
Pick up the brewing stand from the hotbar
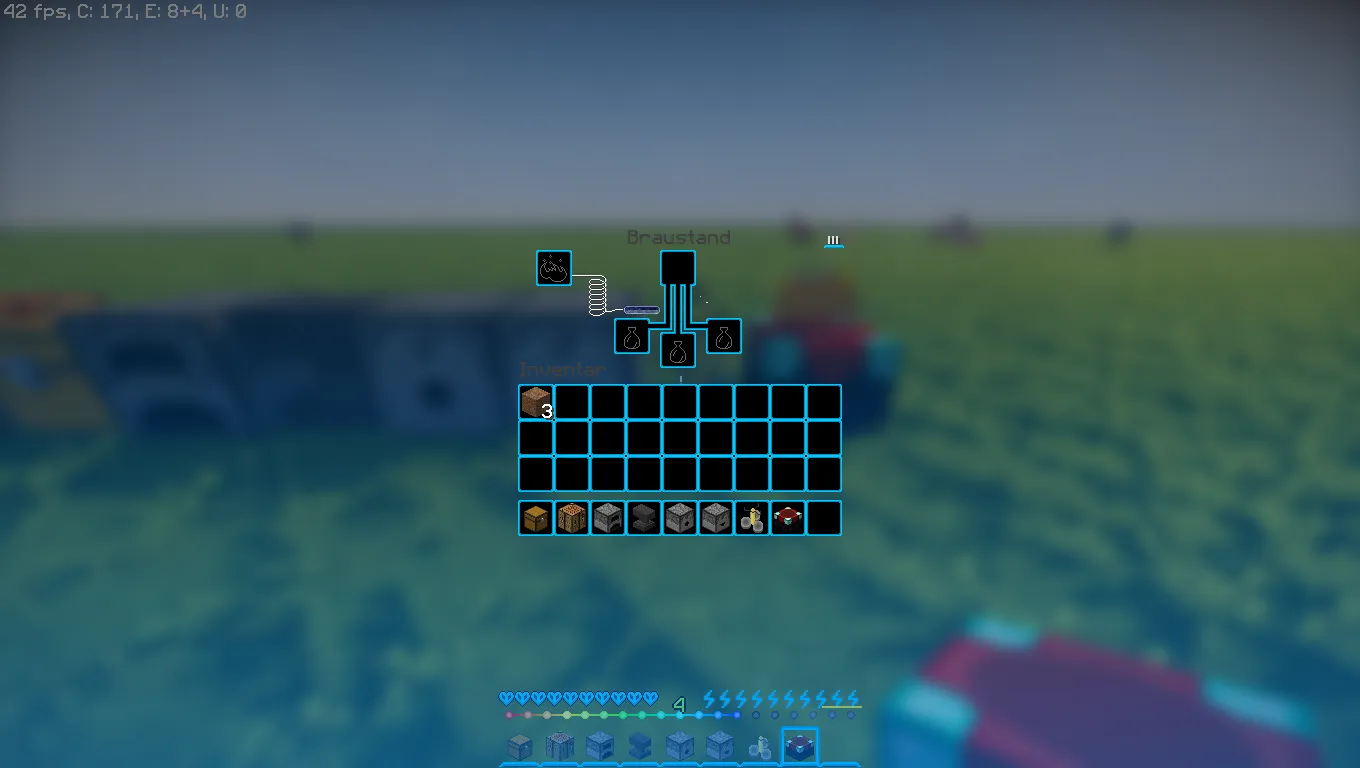[x=751, y=517]
